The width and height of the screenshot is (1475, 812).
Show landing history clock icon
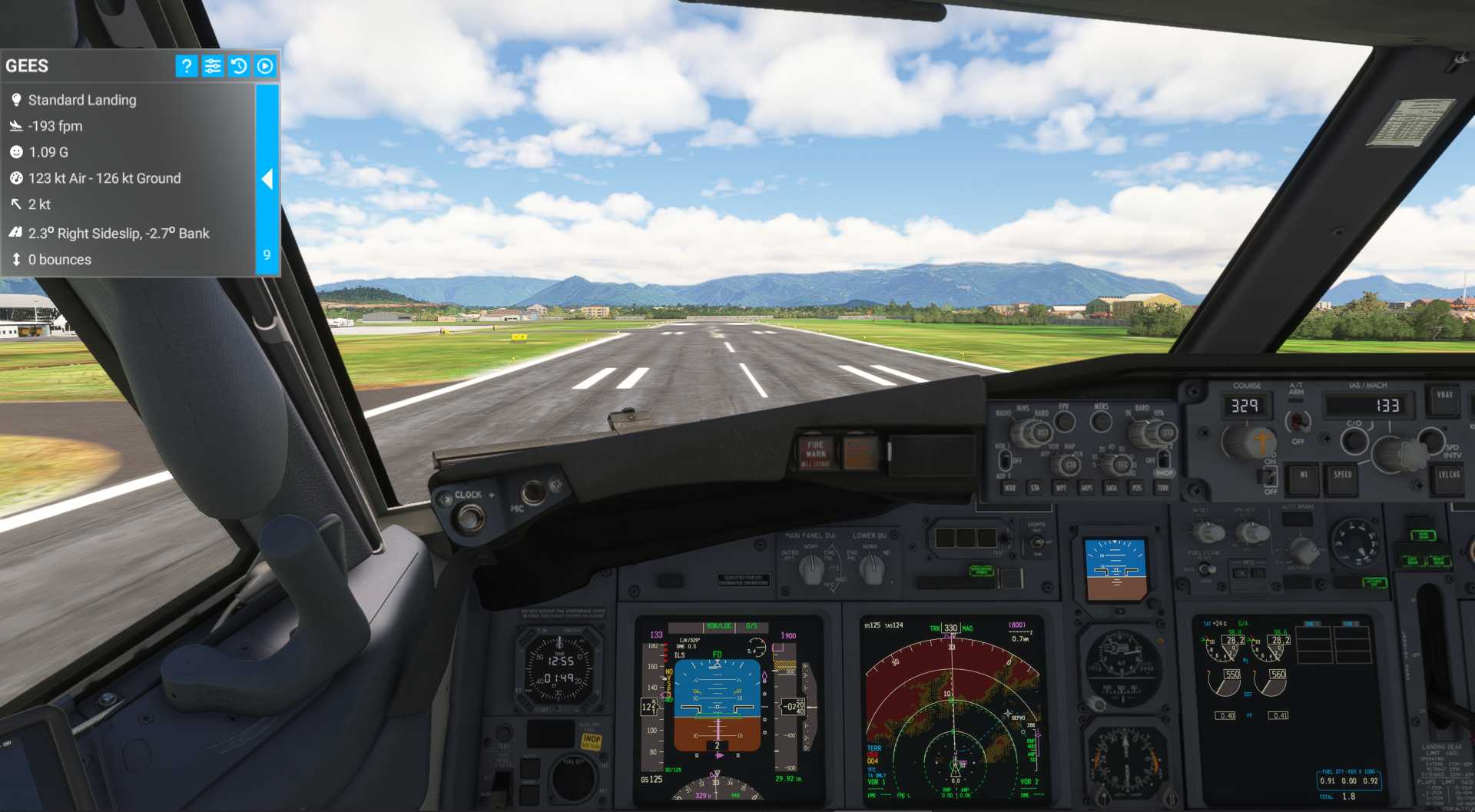[x=239, y=66]
